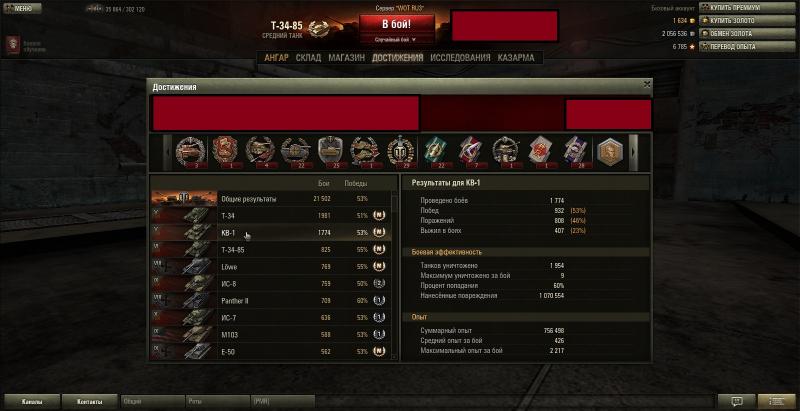Image resolution: width=800 pixels, height=411 pixels.
Task: View the ИС-7 tank results row
Action: click(270, 317)
